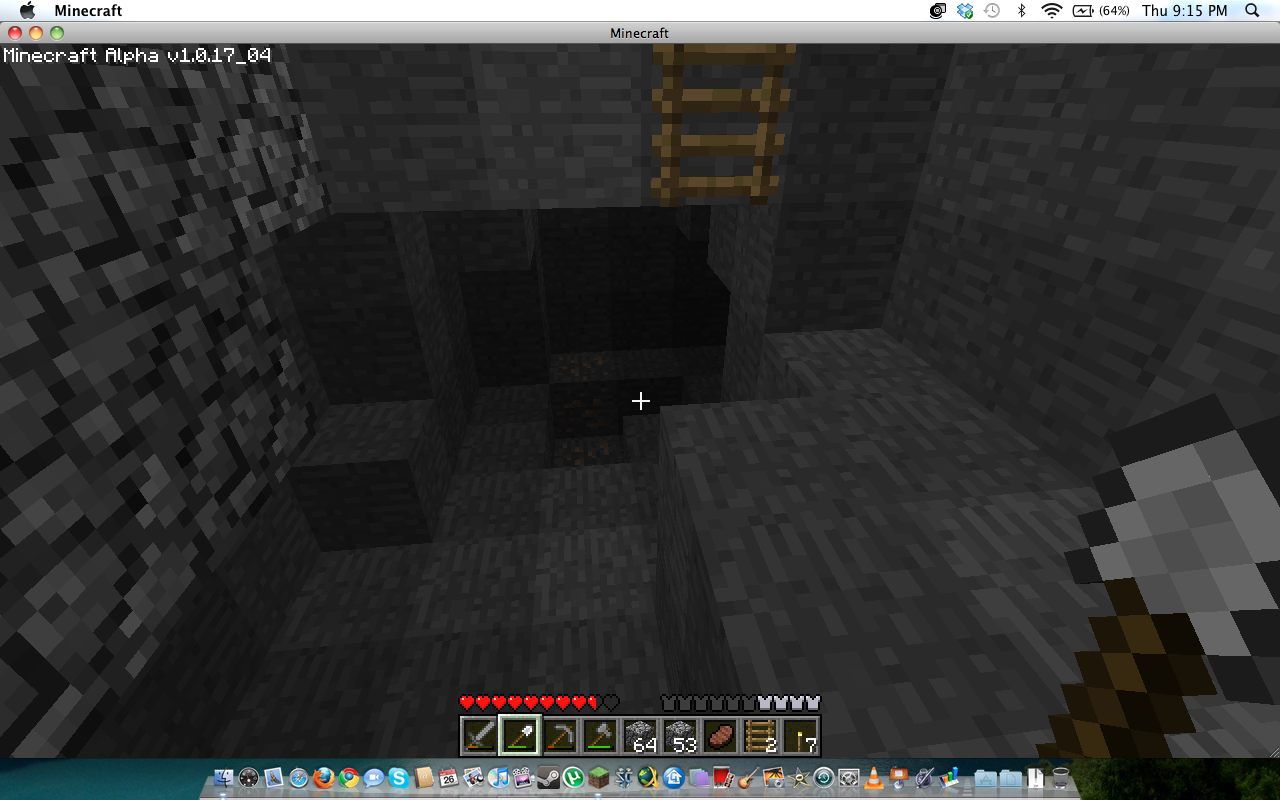Select the stone sword in hotbar slot one
The image size is (1280, 800).
476,736
